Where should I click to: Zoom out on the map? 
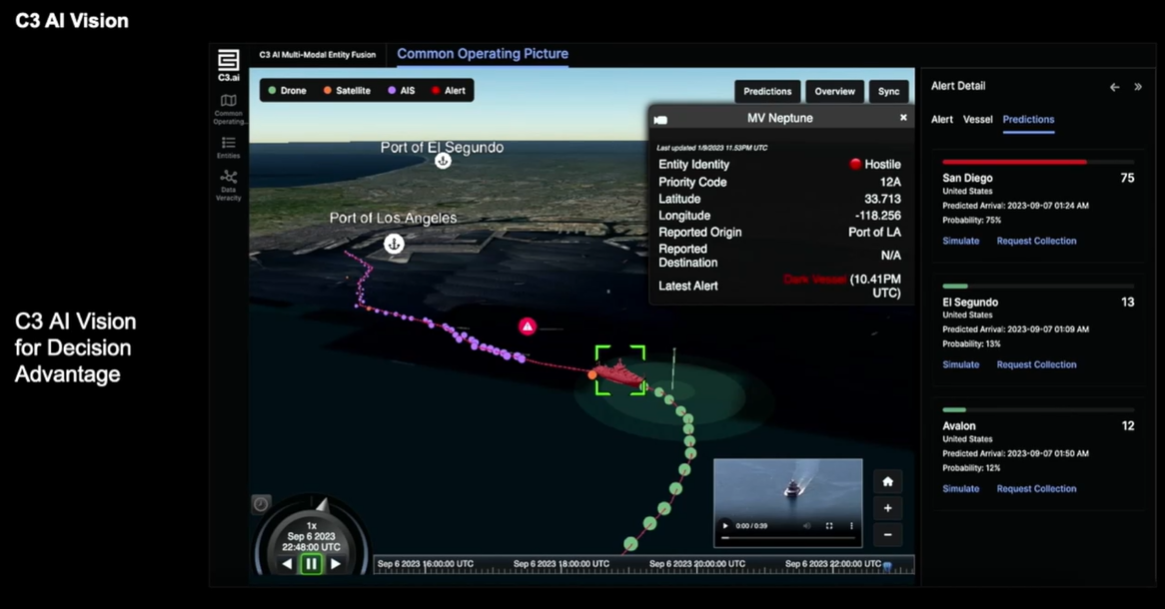(887, 534)
